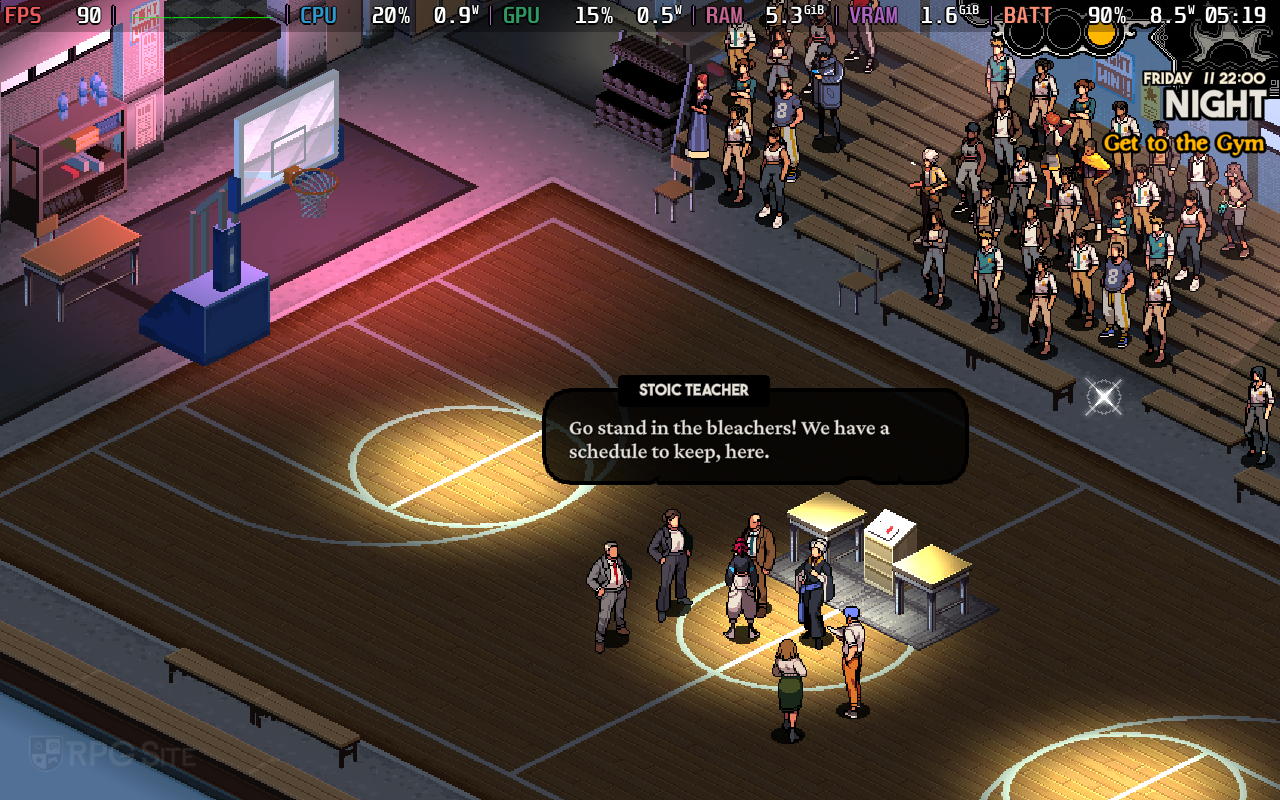Select the "Get to the Gym" objective tracker
Image resolution: width=1280 pixels, height=800 pixels.
tap(1183, 144)
